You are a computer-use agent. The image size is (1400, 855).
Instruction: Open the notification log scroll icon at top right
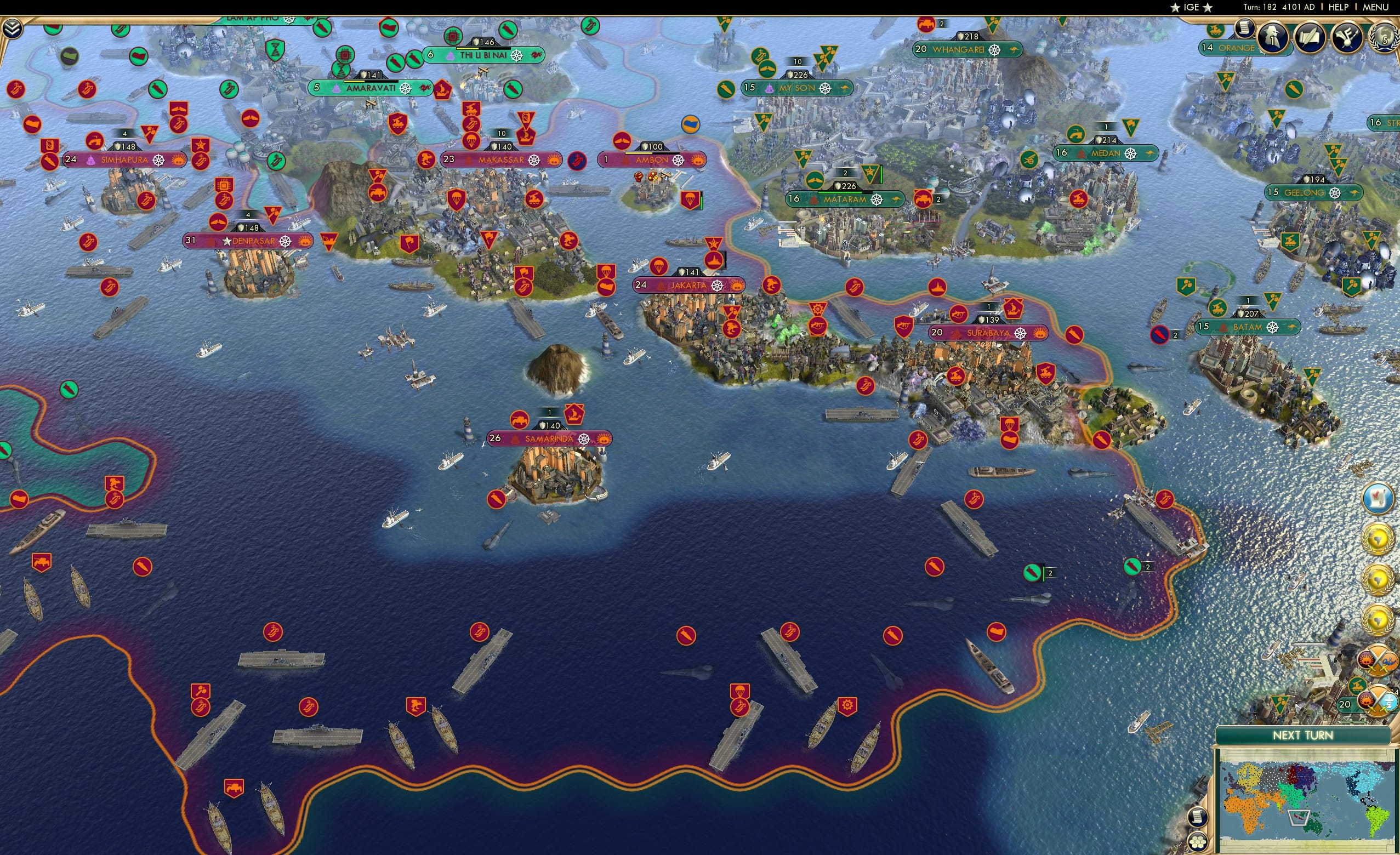[x=1244, y=30]
